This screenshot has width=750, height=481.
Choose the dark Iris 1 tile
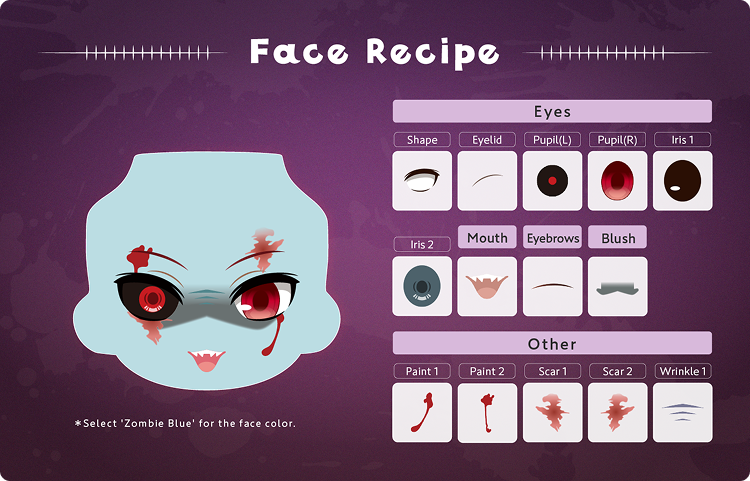[682, 181]
